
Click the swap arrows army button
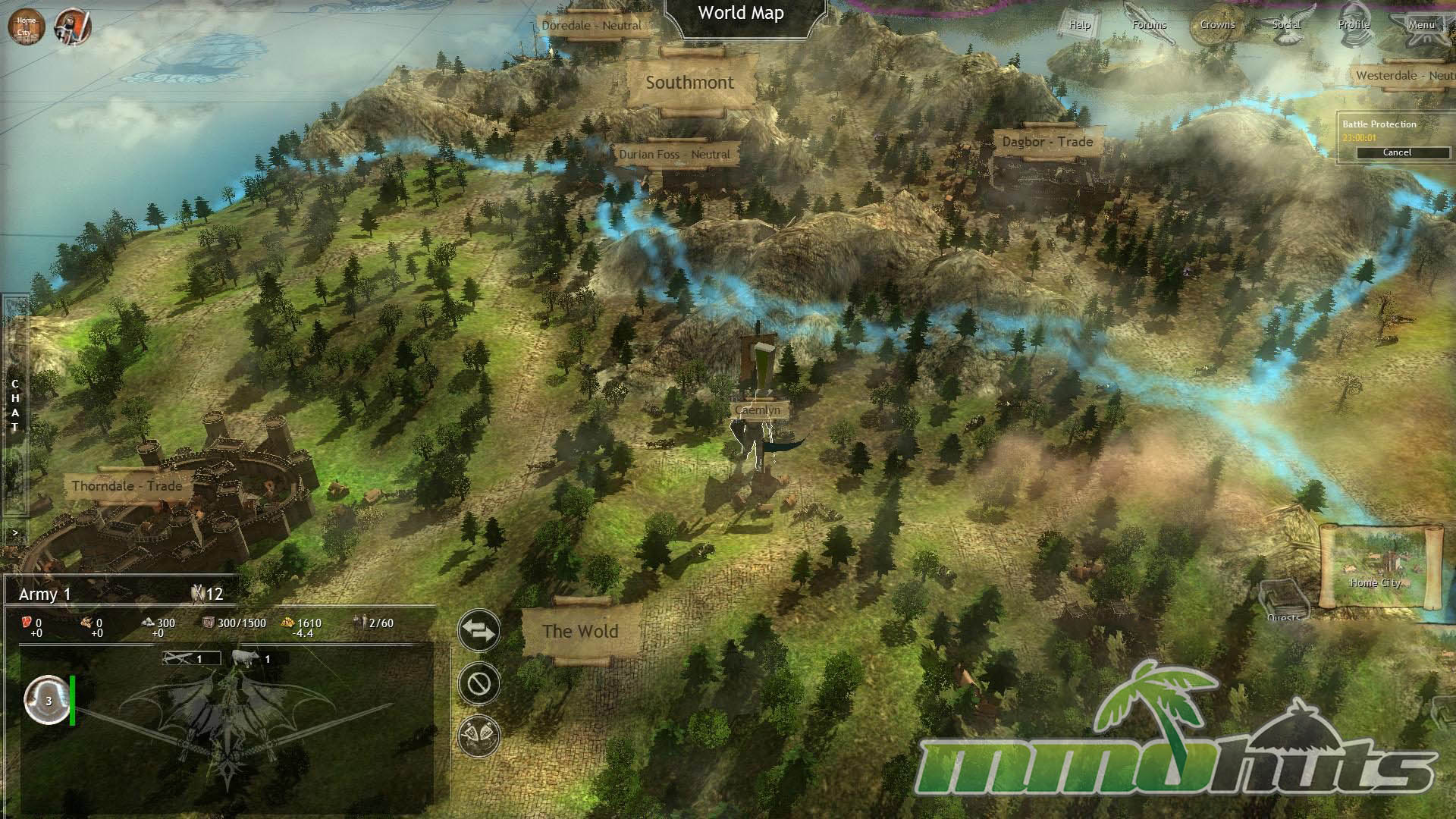point(479,630)
